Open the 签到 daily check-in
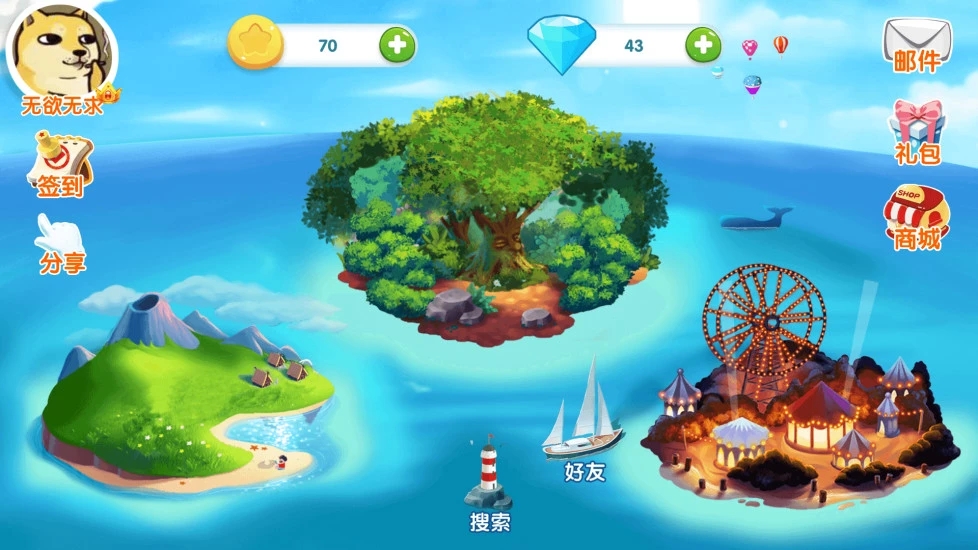978x550 pixels. [61, 165]
